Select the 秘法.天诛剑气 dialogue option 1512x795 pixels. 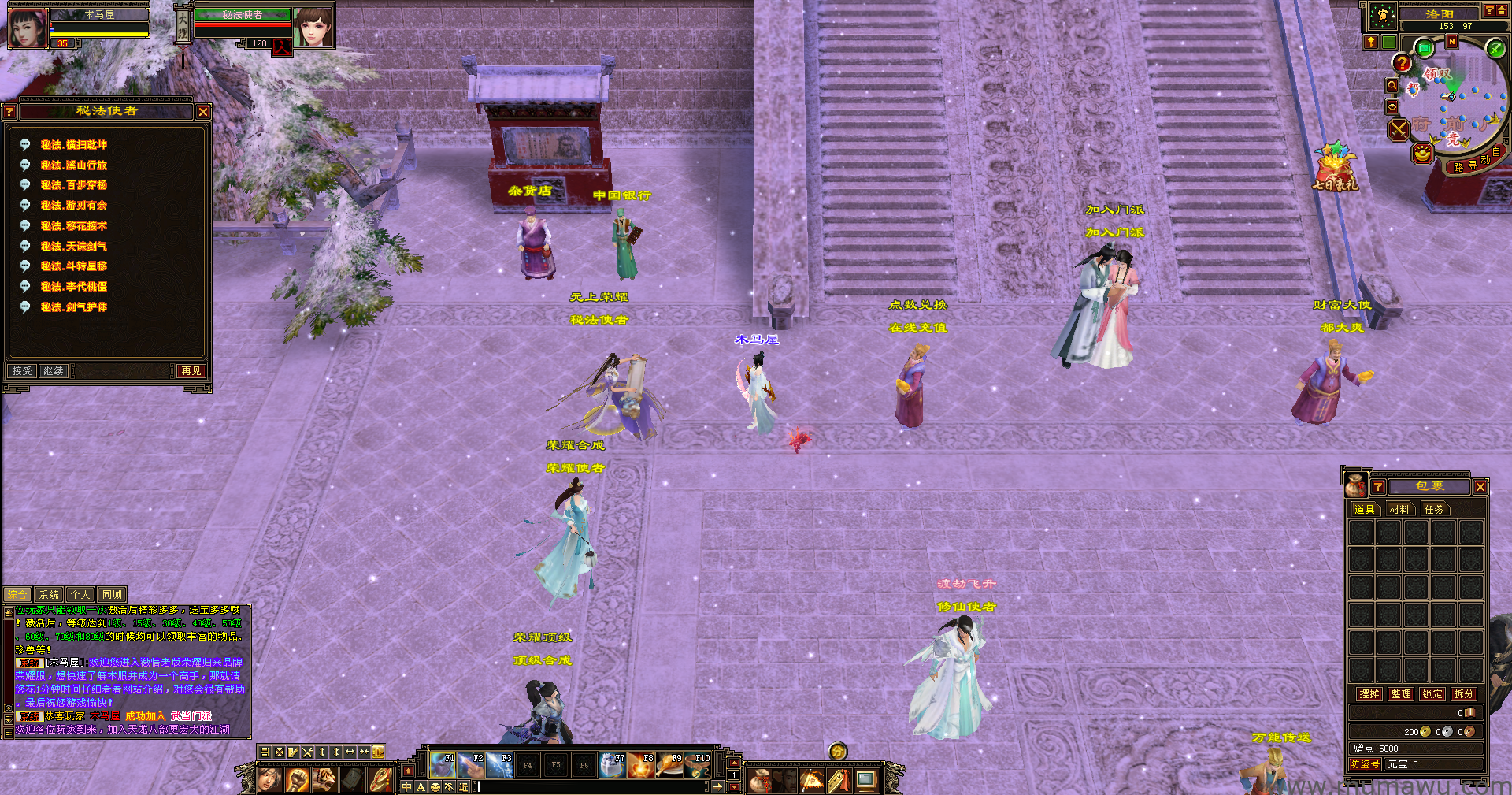coord(74,247)
